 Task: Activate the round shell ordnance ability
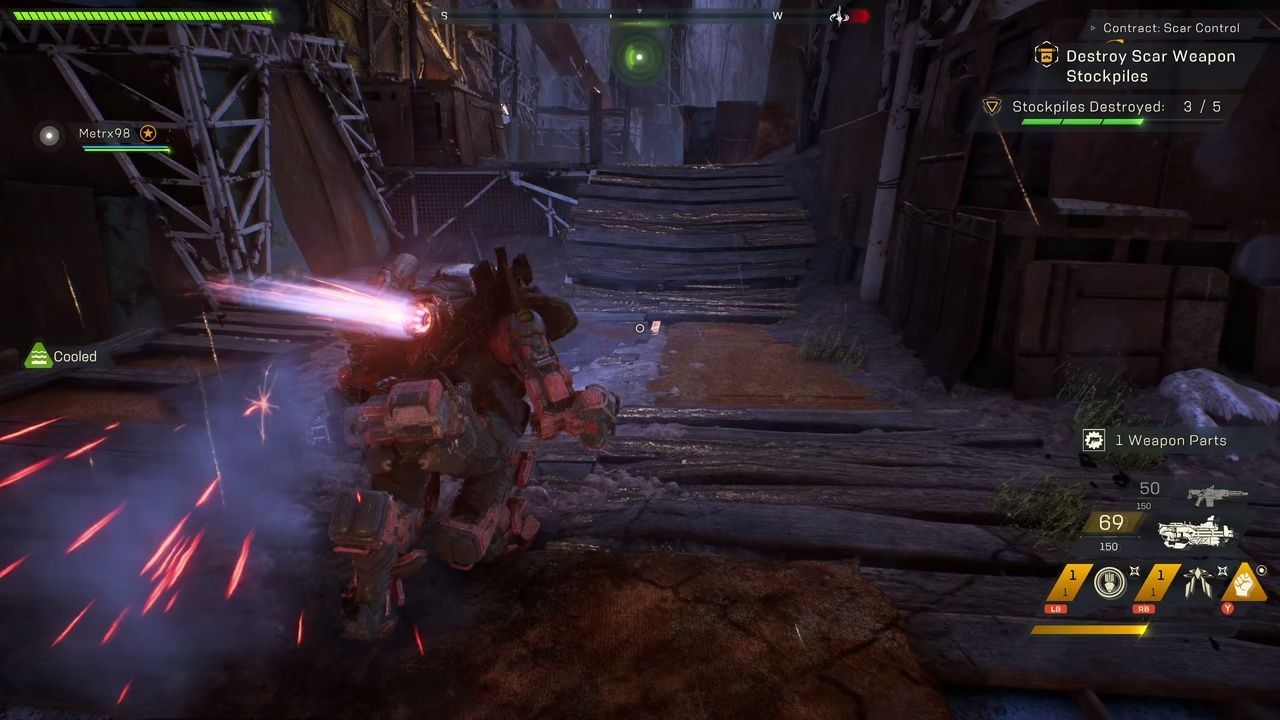pyautogui.click(x=1107, y=581)
